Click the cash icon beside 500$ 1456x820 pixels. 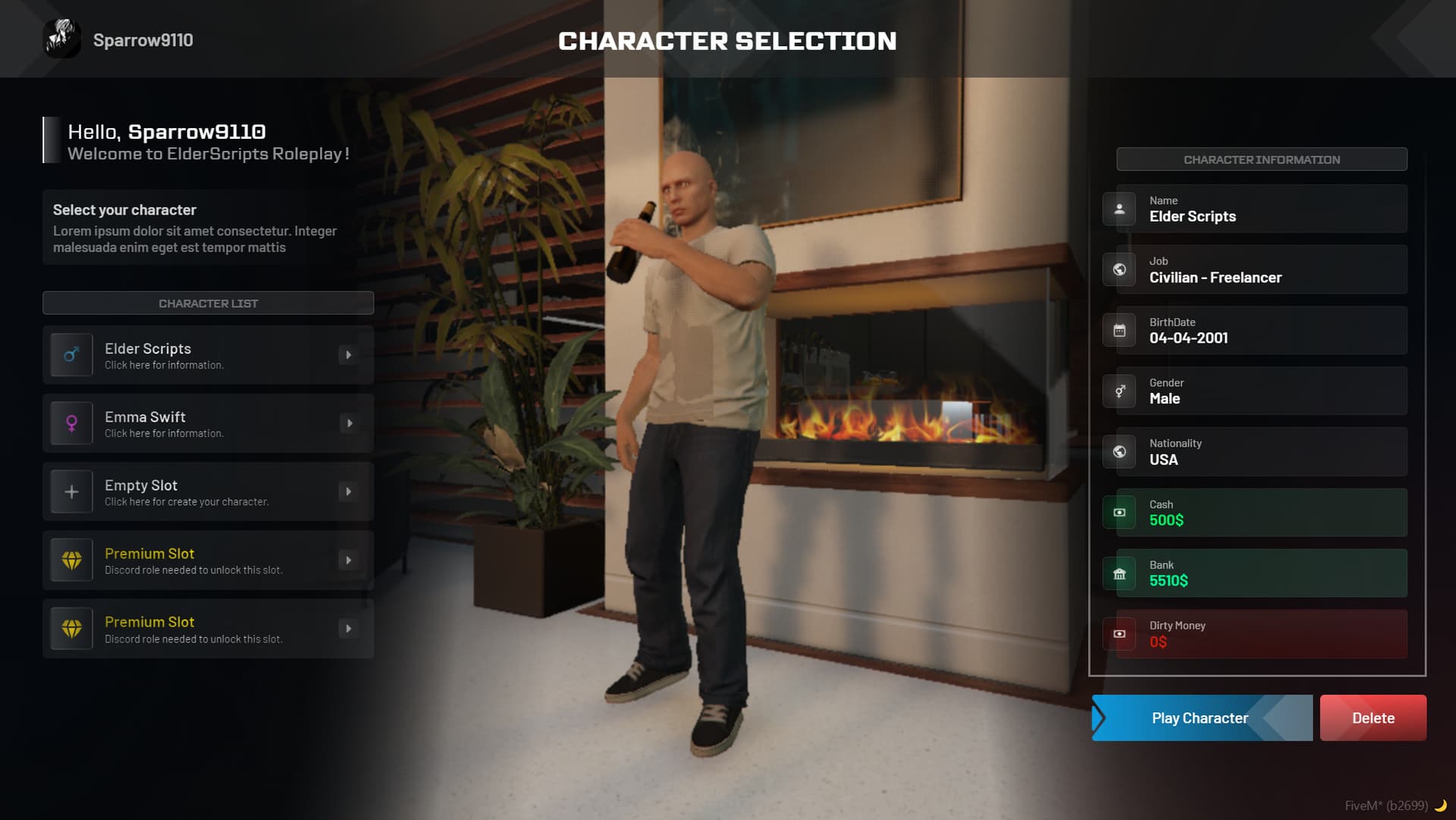1119,512
